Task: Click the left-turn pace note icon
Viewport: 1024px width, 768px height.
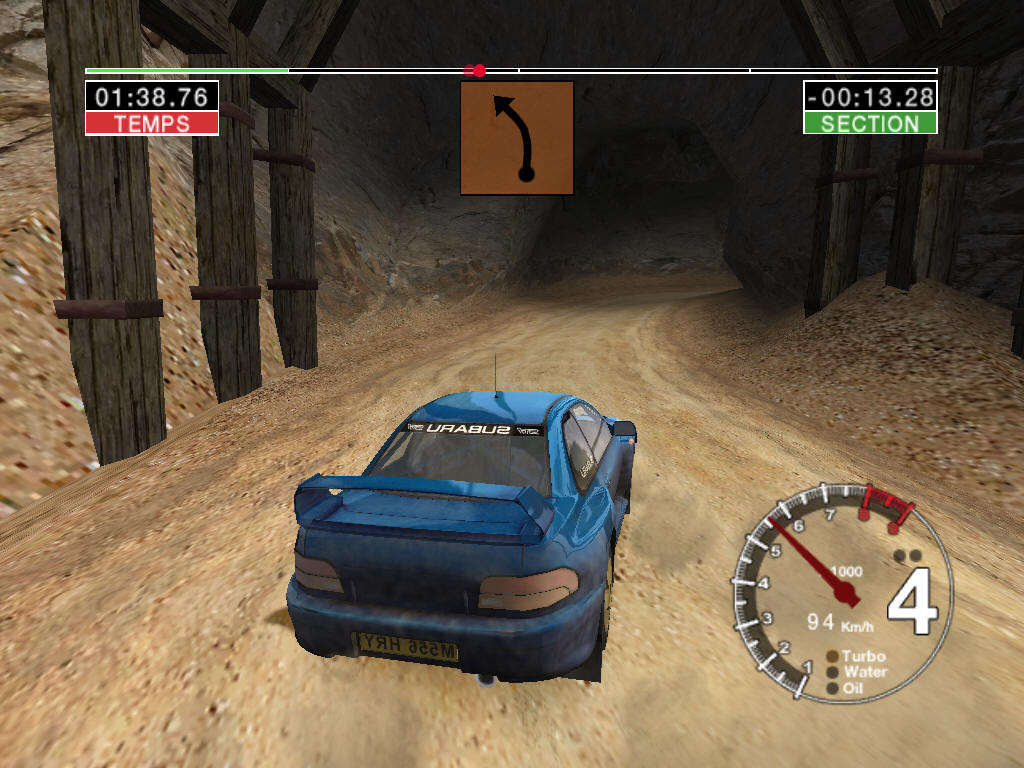Action: pyautogui.click(x=516, y=138)
